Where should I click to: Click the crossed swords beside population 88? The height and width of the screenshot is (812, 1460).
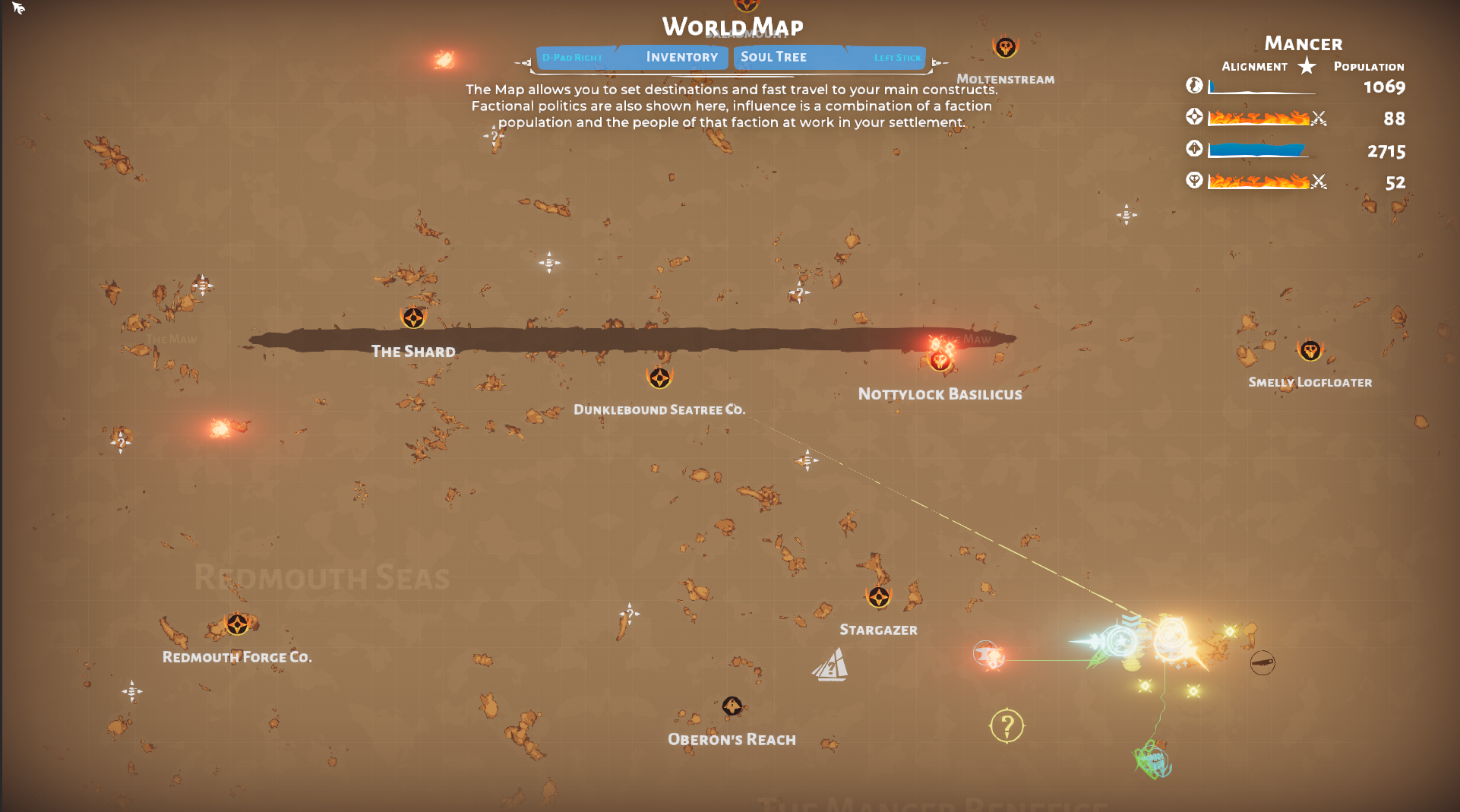click(1319, 118)
